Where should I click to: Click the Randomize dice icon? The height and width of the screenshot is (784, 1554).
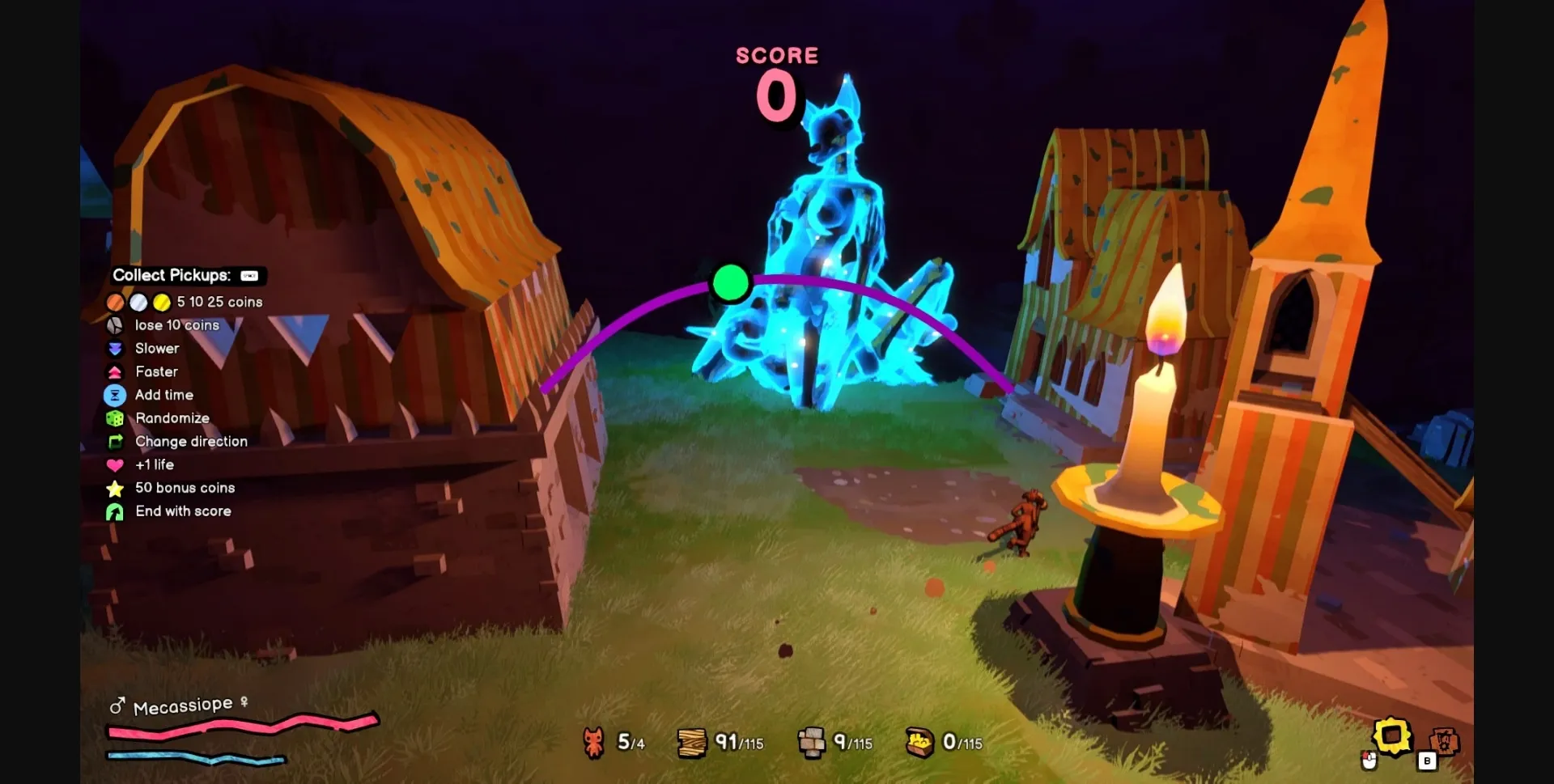[116, 418]
